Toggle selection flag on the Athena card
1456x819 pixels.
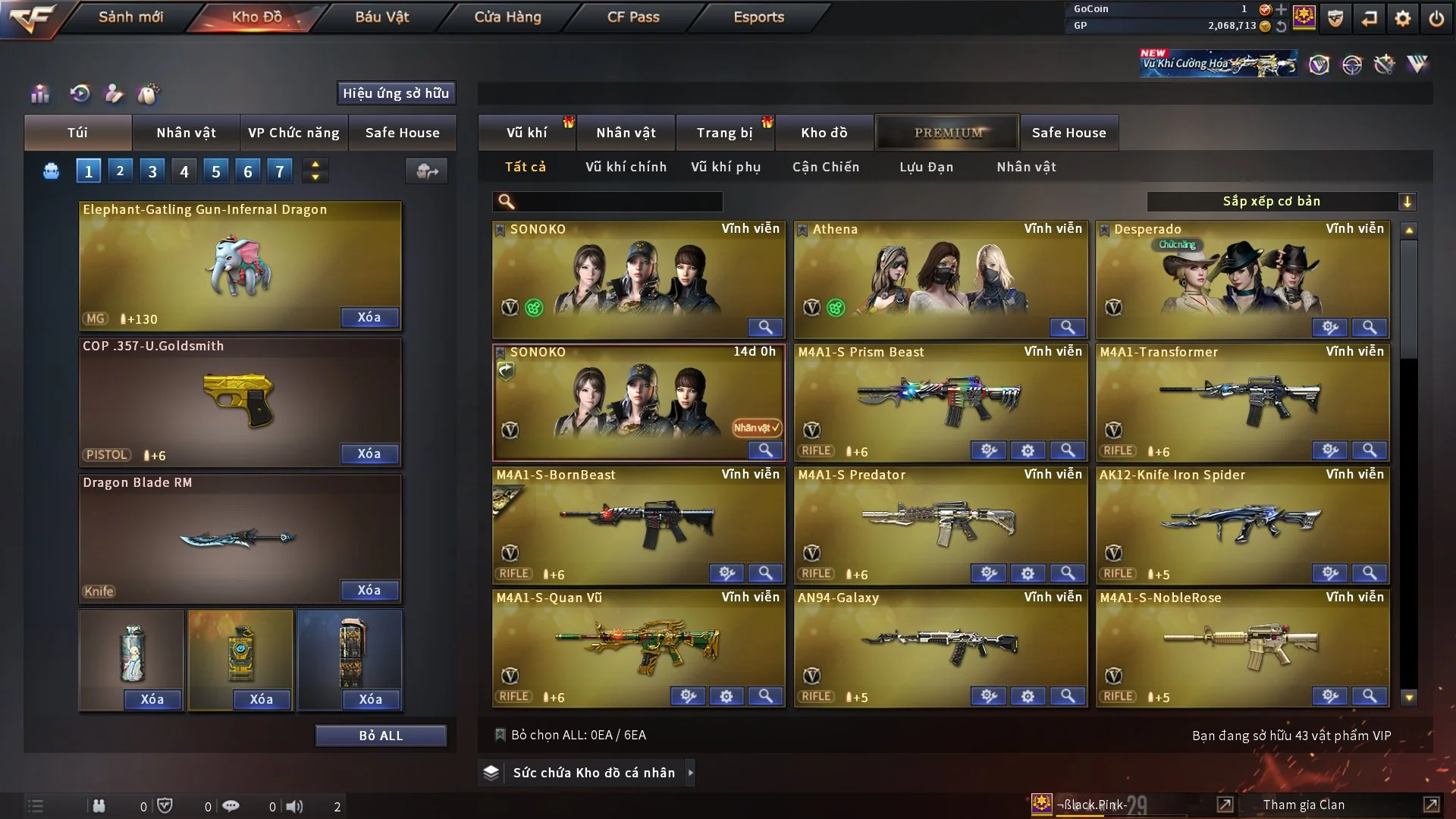[802, 229]
